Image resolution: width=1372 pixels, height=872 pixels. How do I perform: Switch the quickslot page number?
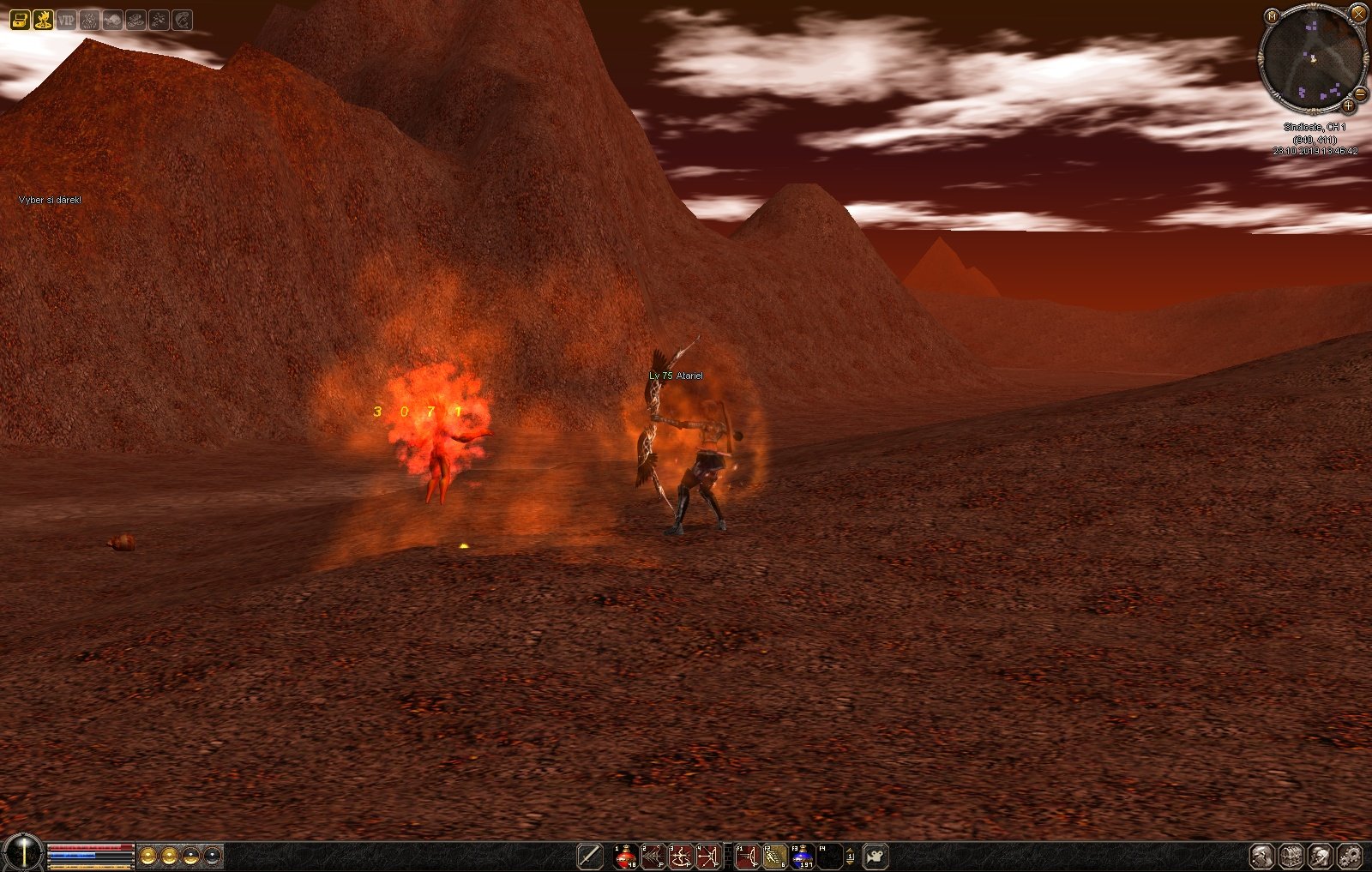tap(850, 856)
